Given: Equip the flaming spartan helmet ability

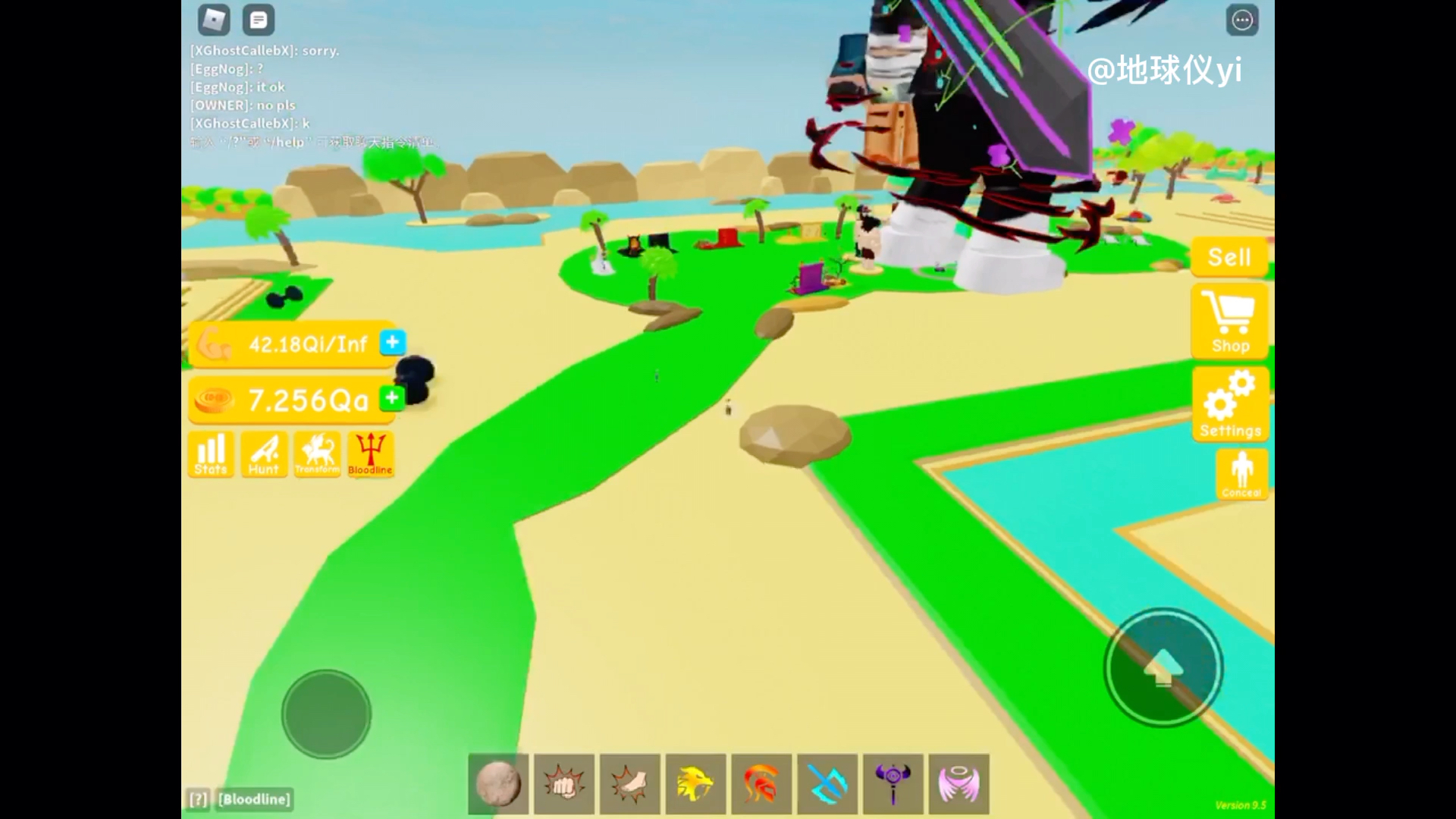Looking at the screenshot, I should pyautogui.click(x=761, y=785).
